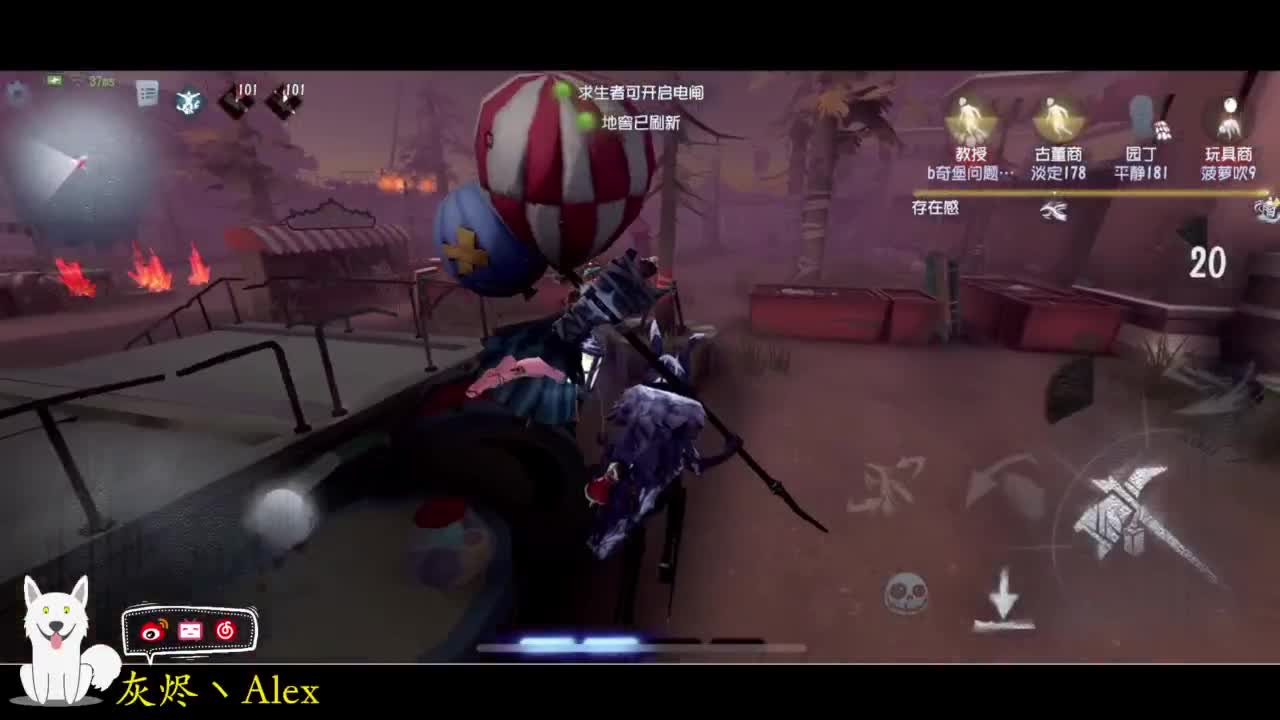Select the Professor (教授) survivor portrait
Viewport: 1280px width, 720px height.
(x=969, y=118)
